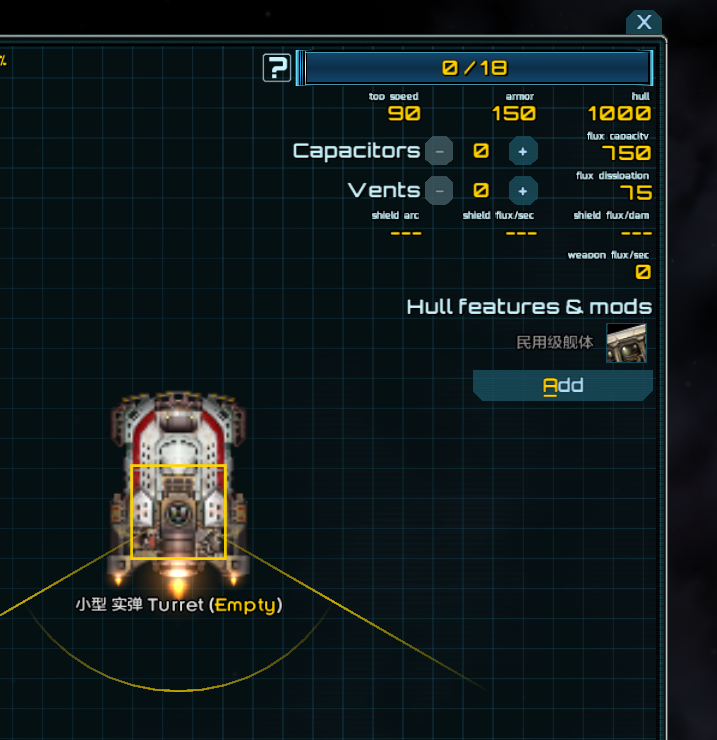Screen dimensions: 717x740
Task: Decrease Vents with the minus button
Action: click(439, 190)
